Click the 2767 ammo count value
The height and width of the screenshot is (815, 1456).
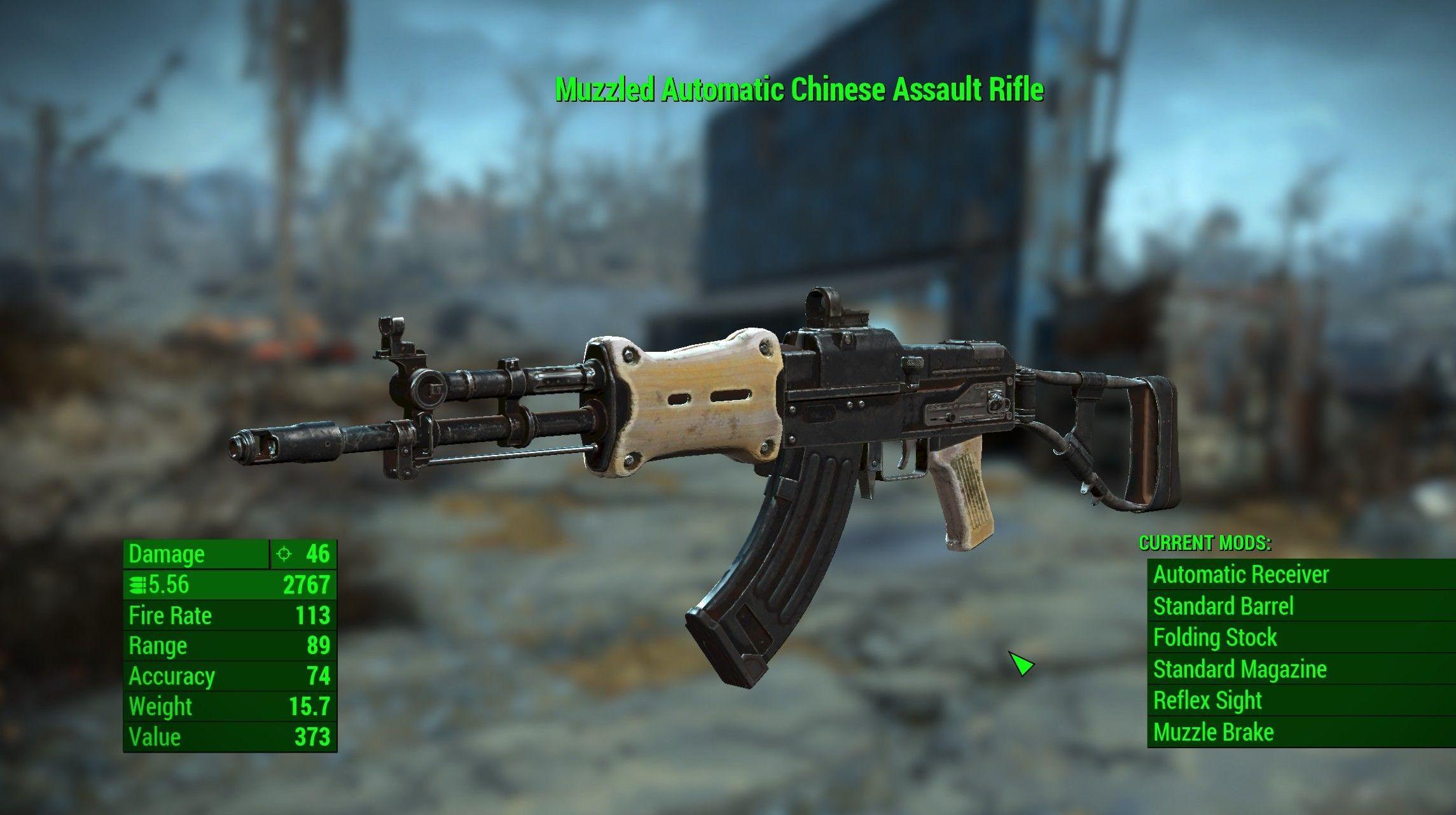(307, 585)
